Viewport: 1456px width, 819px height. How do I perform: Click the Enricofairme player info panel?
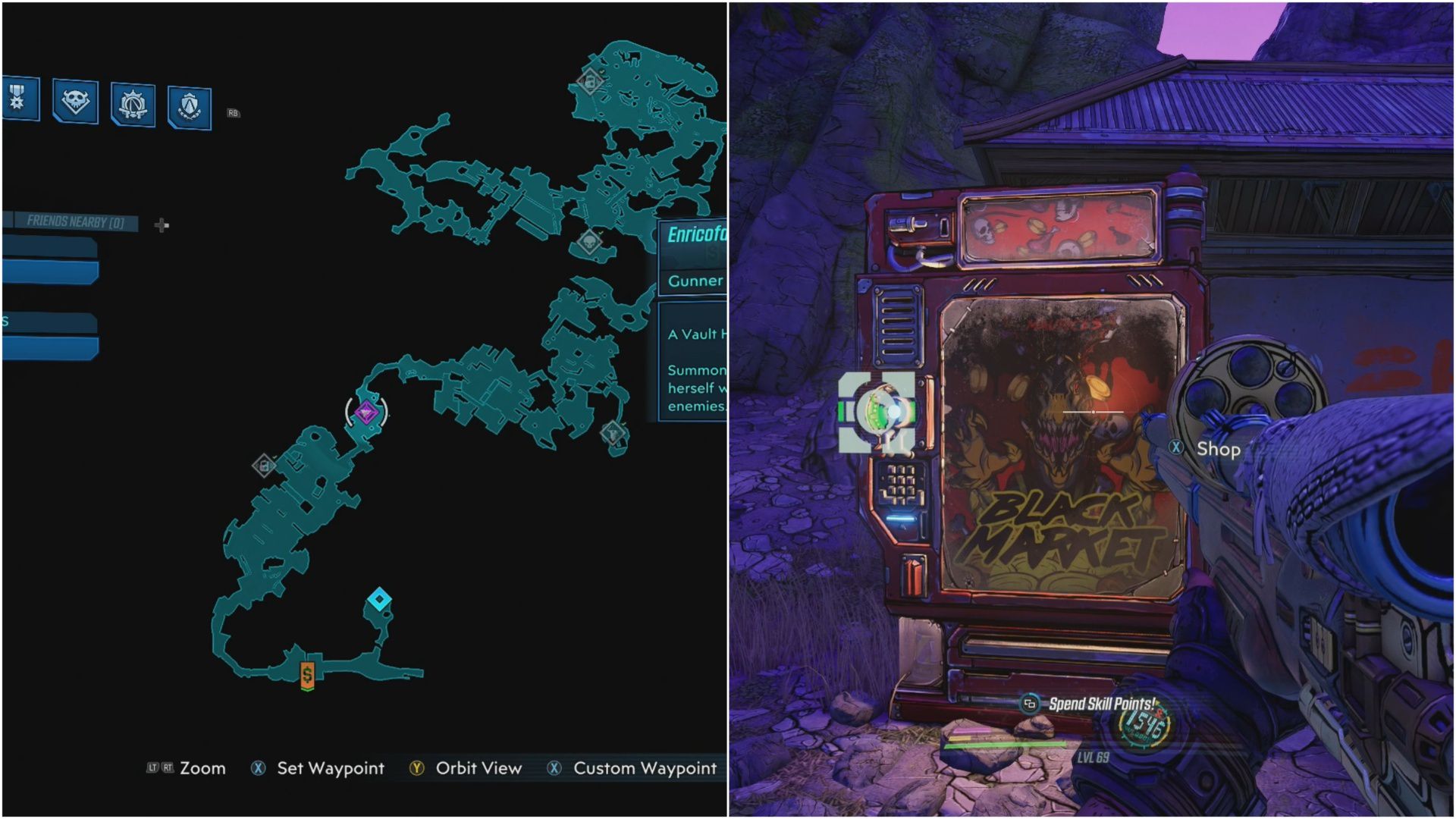coord(693,235)
